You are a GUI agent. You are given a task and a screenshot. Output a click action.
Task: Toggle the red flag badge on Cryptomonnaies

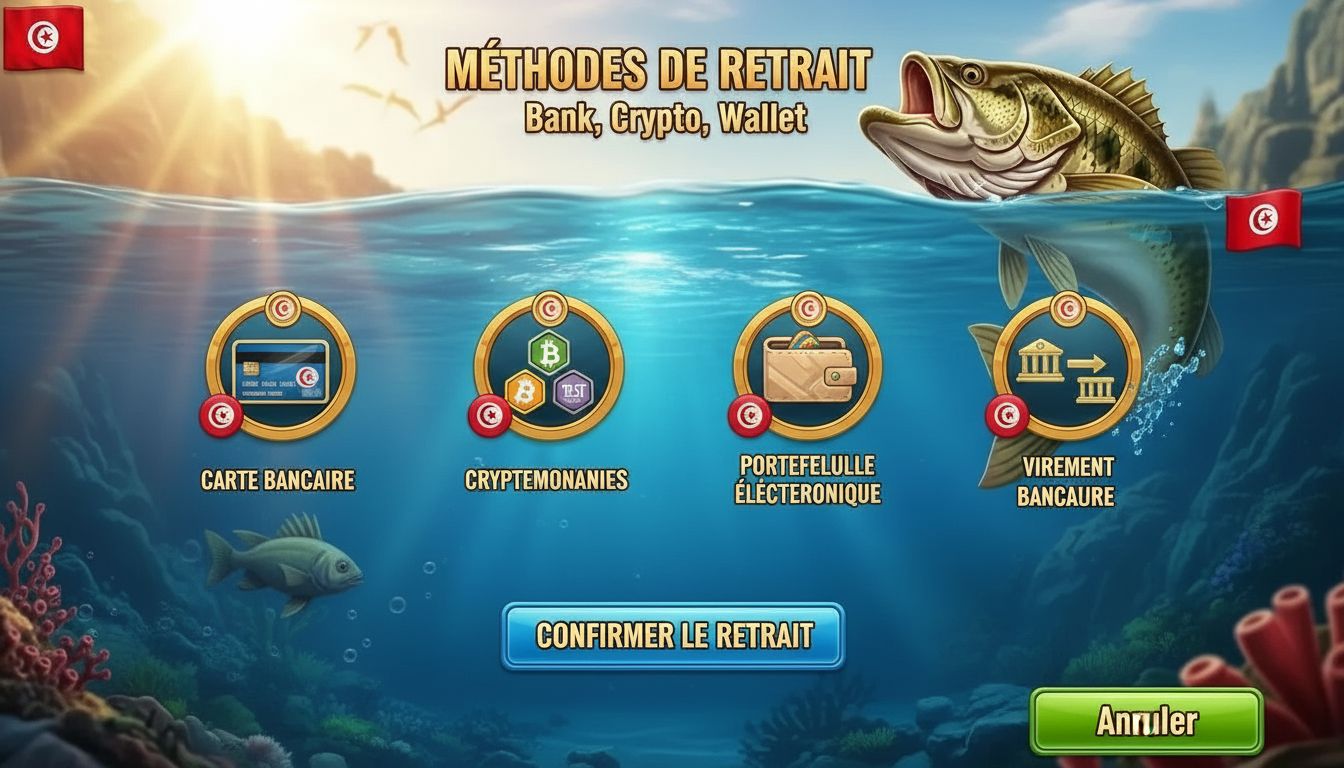tap(489, 416)
